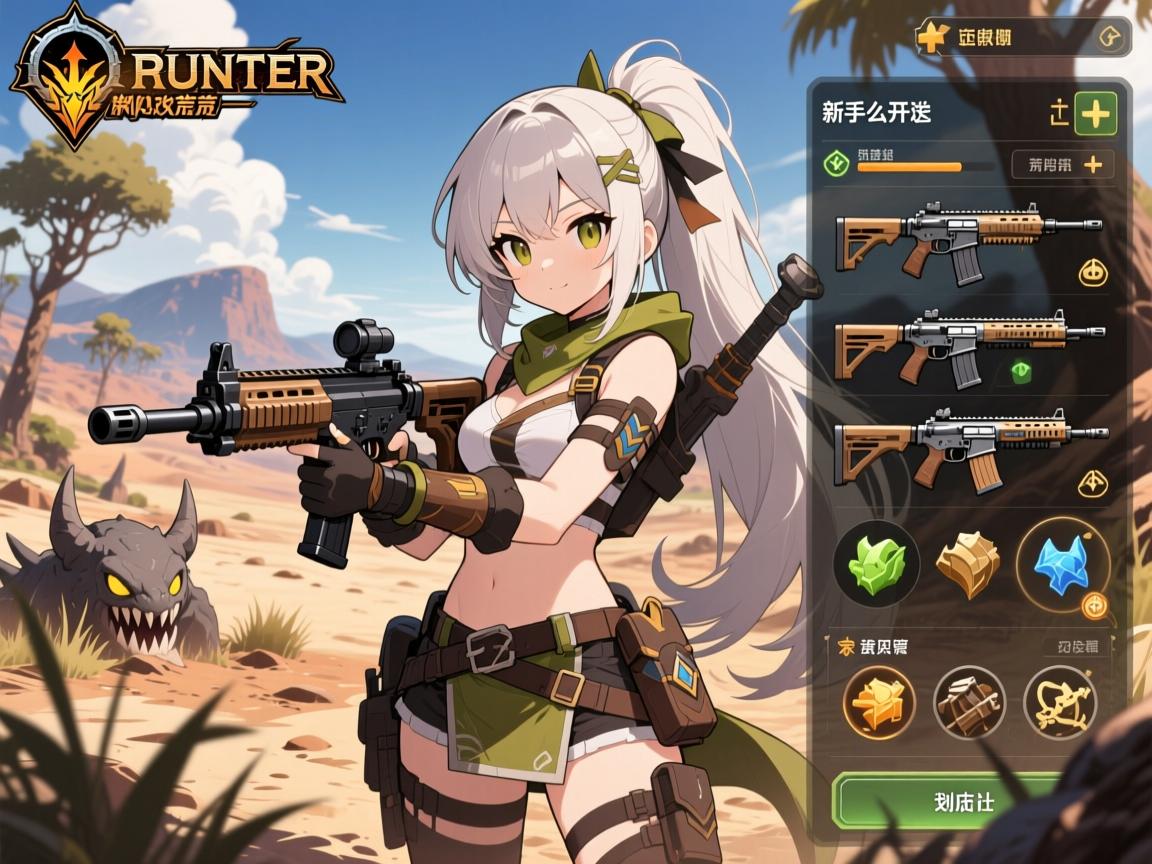Click the round gold icon under first rifle

click(1092, 272)
